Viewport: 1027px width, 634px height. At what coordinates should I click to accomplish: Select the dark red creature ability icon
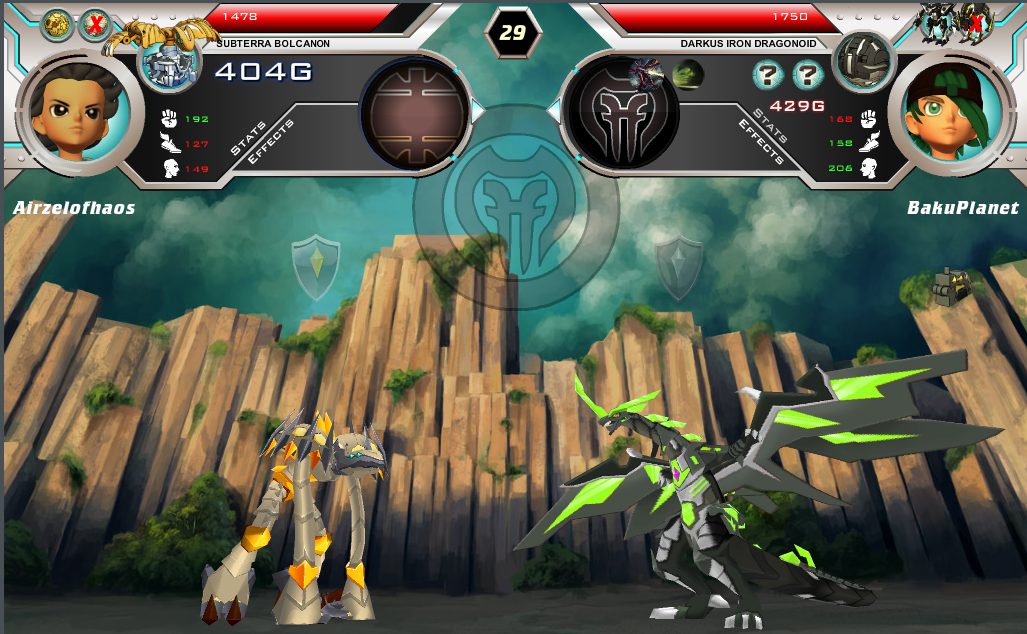tap(646, 73)
